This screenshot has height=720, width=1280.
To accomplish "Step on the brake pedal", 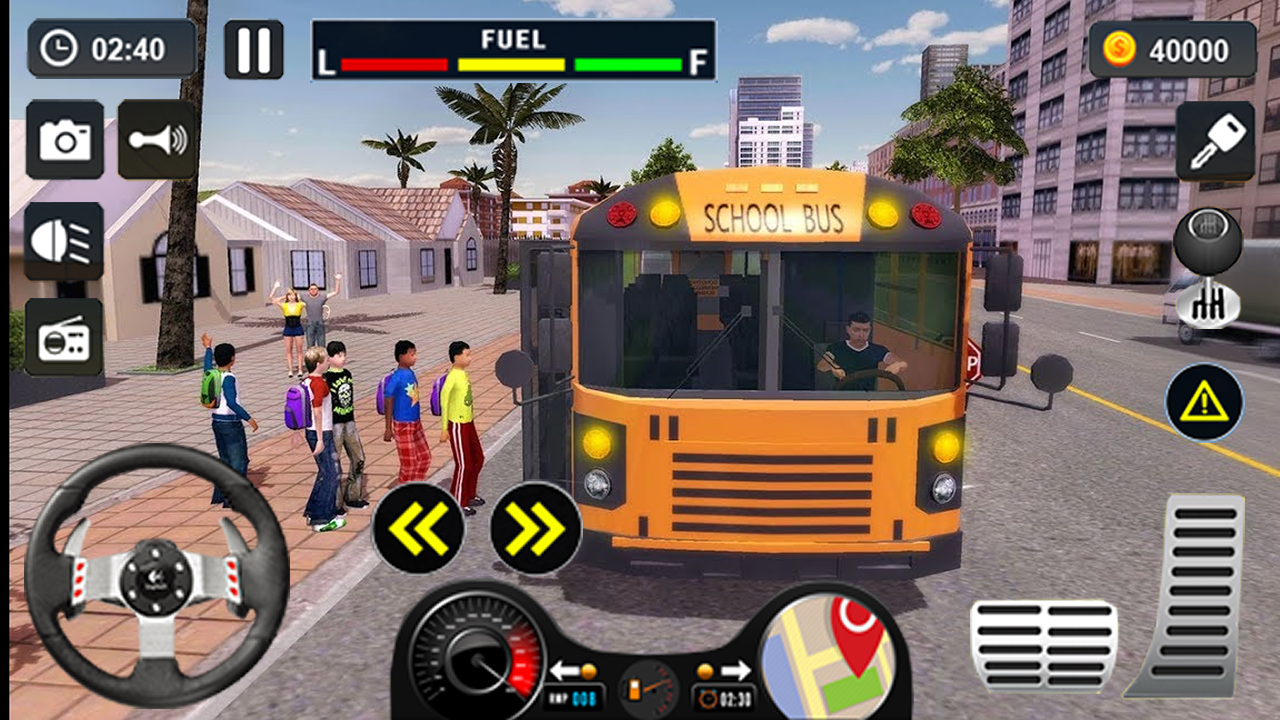I will (x=1043, y=646).
